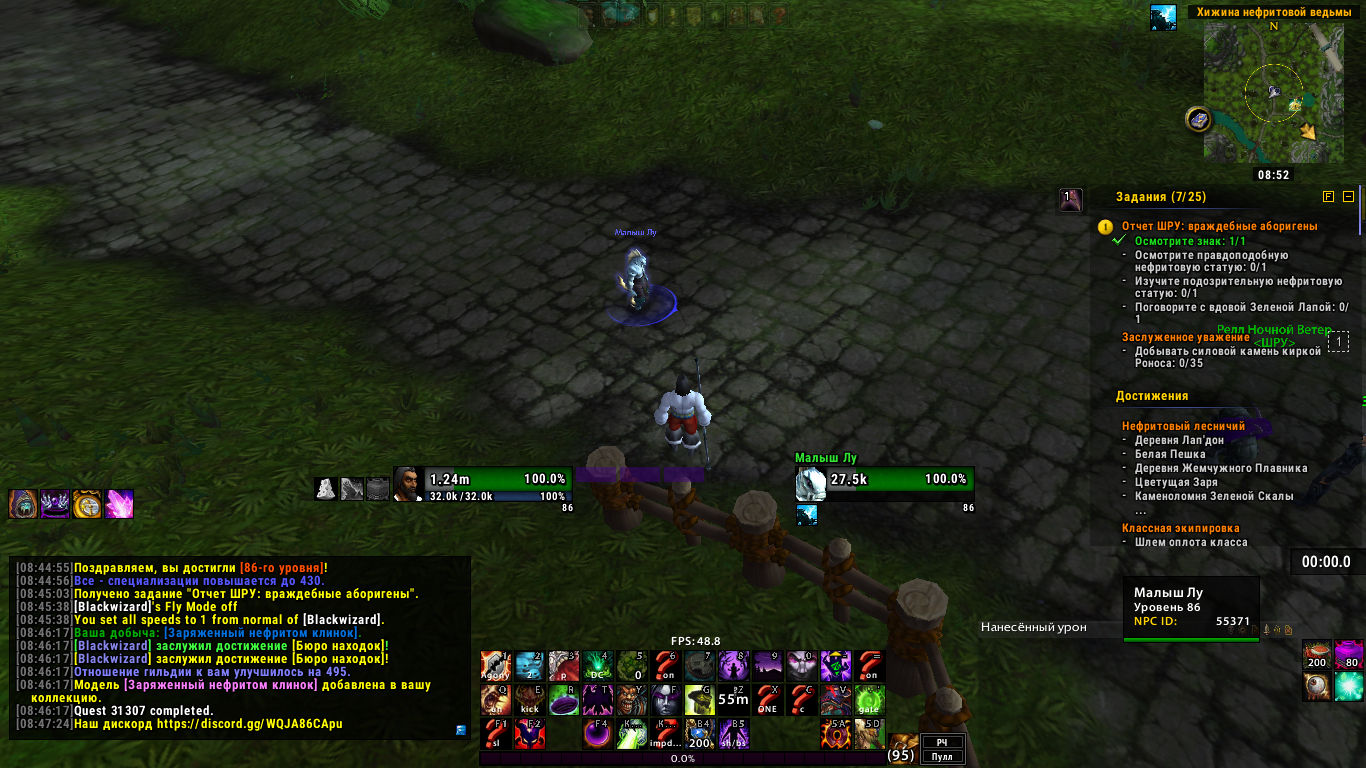
Task: Start a pull timer with Пулл button
Action: tap(941, 757)
